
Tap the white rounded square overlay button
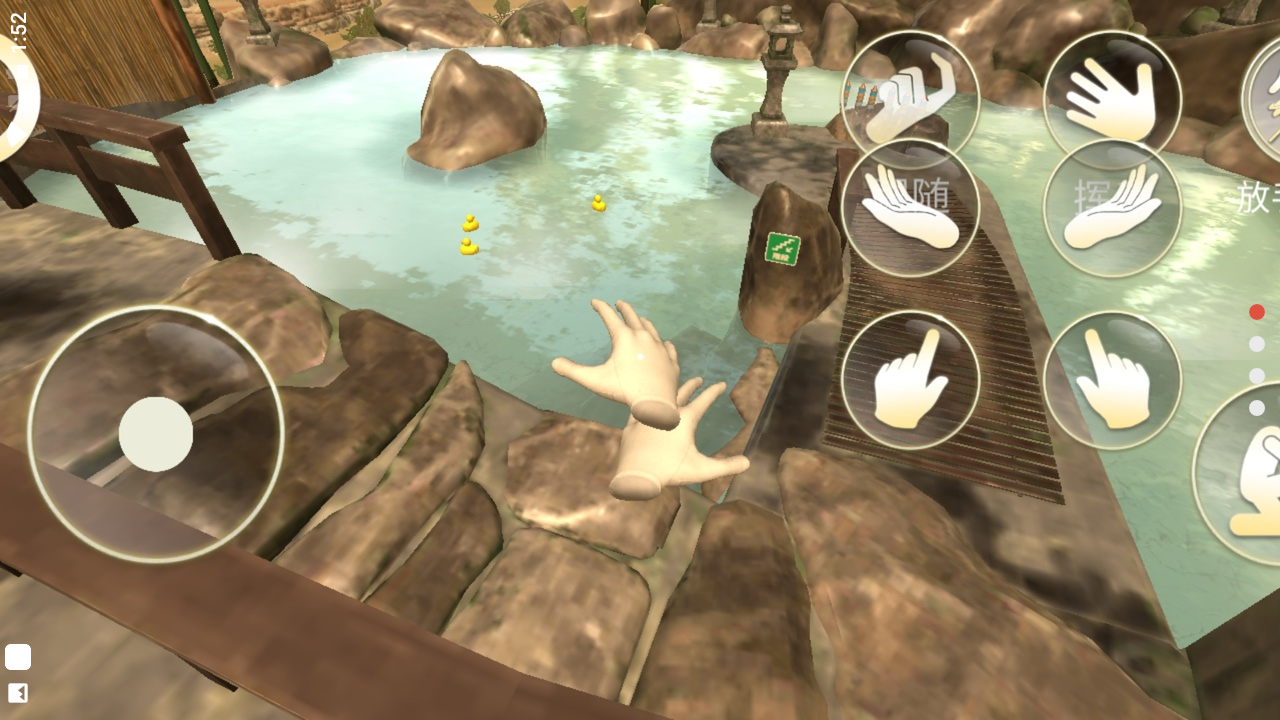[18, 657]
